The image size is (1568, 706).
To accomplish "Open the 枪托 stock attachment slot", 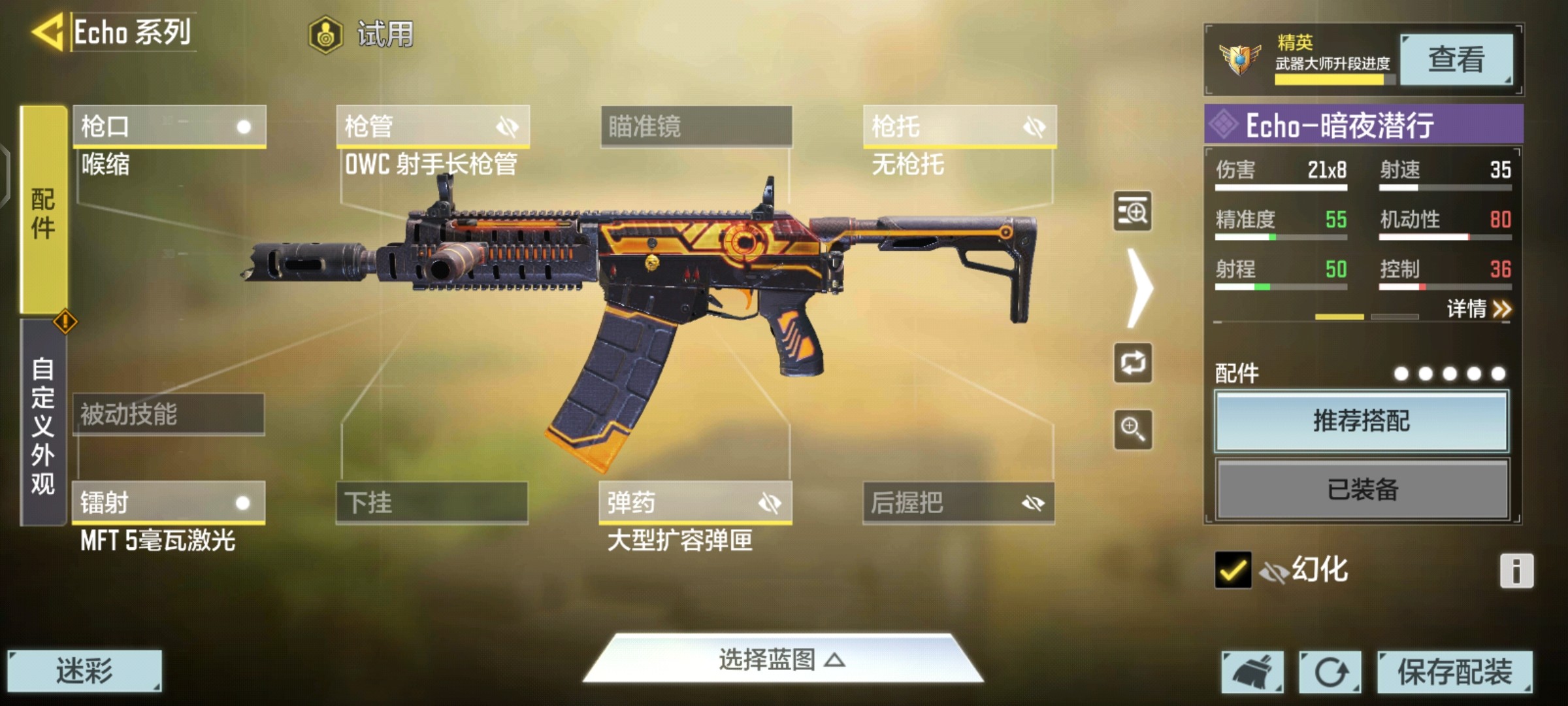I will (x=959, y=126).
